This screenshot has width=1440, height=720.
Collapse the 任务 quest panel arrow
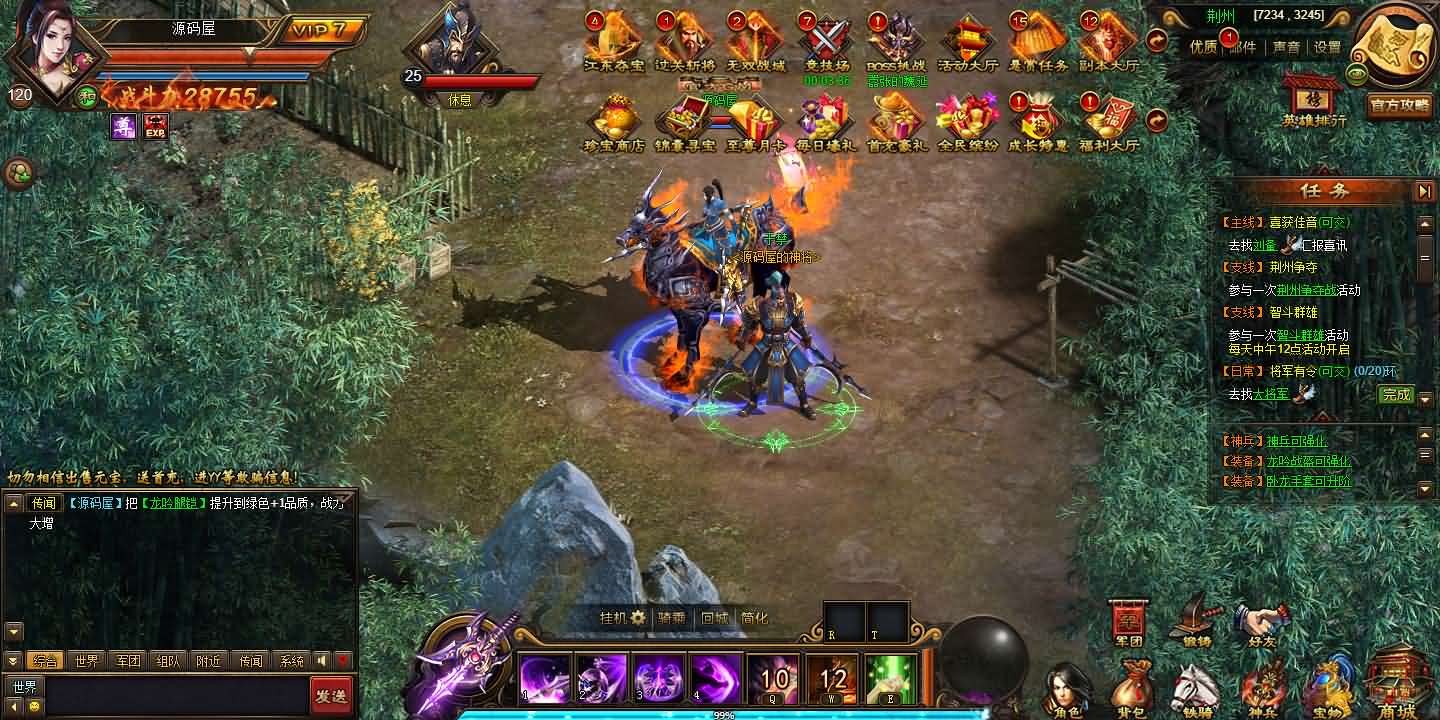coord(1424,191)
